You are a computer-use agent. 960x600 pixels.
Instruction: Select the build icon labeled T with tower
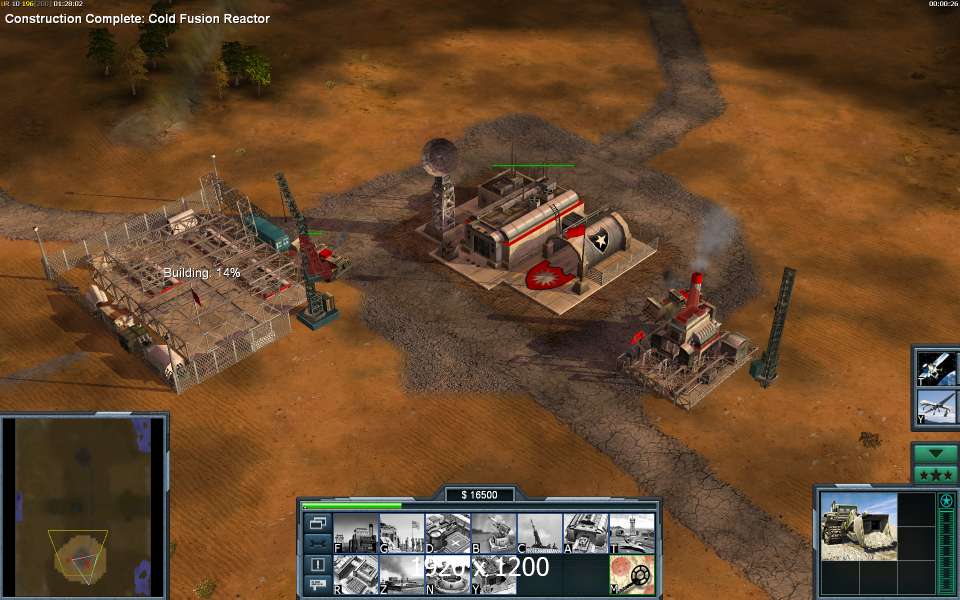point(632,533)
